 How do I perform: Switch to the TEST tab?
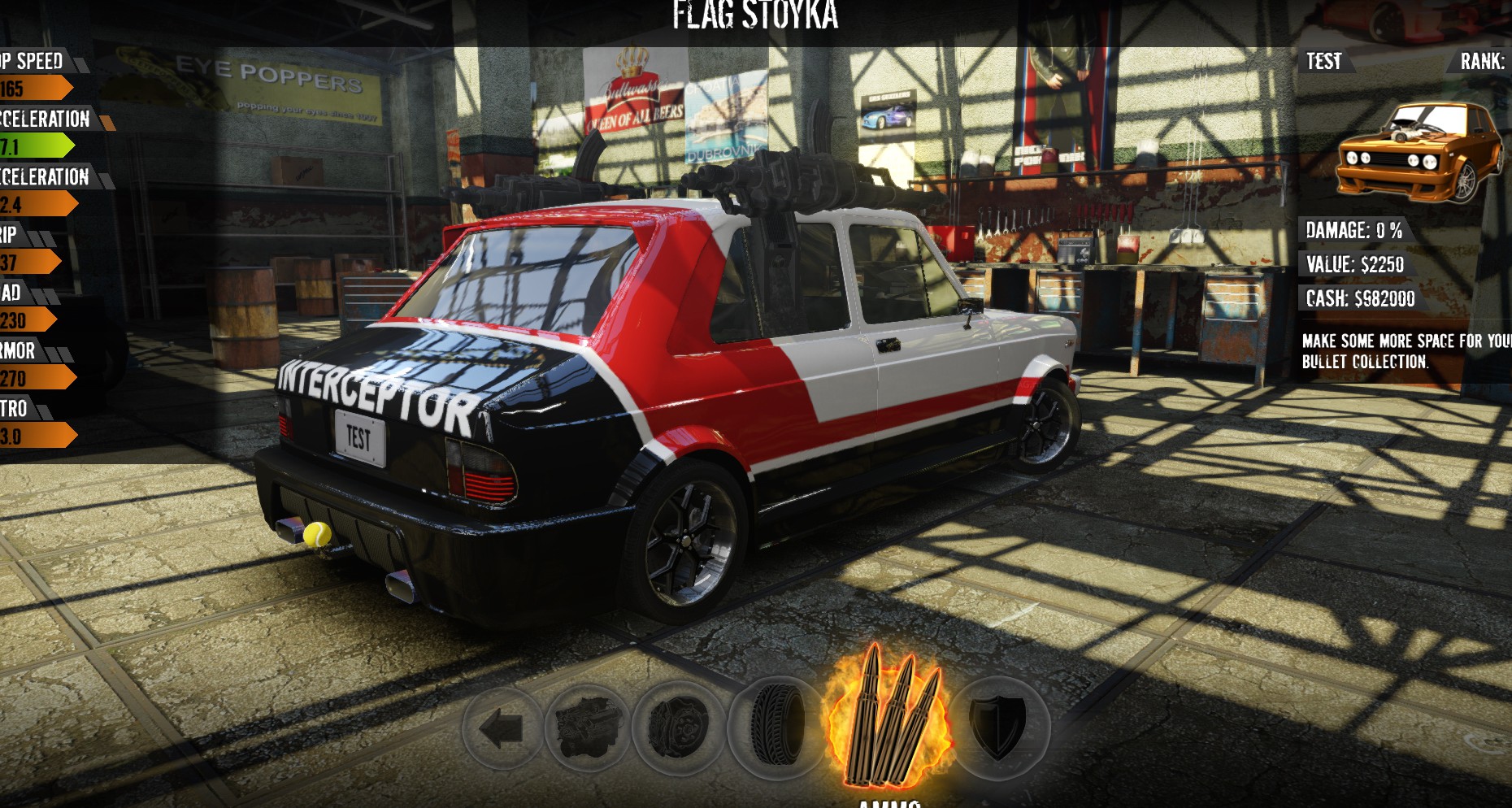(1323, 61)
